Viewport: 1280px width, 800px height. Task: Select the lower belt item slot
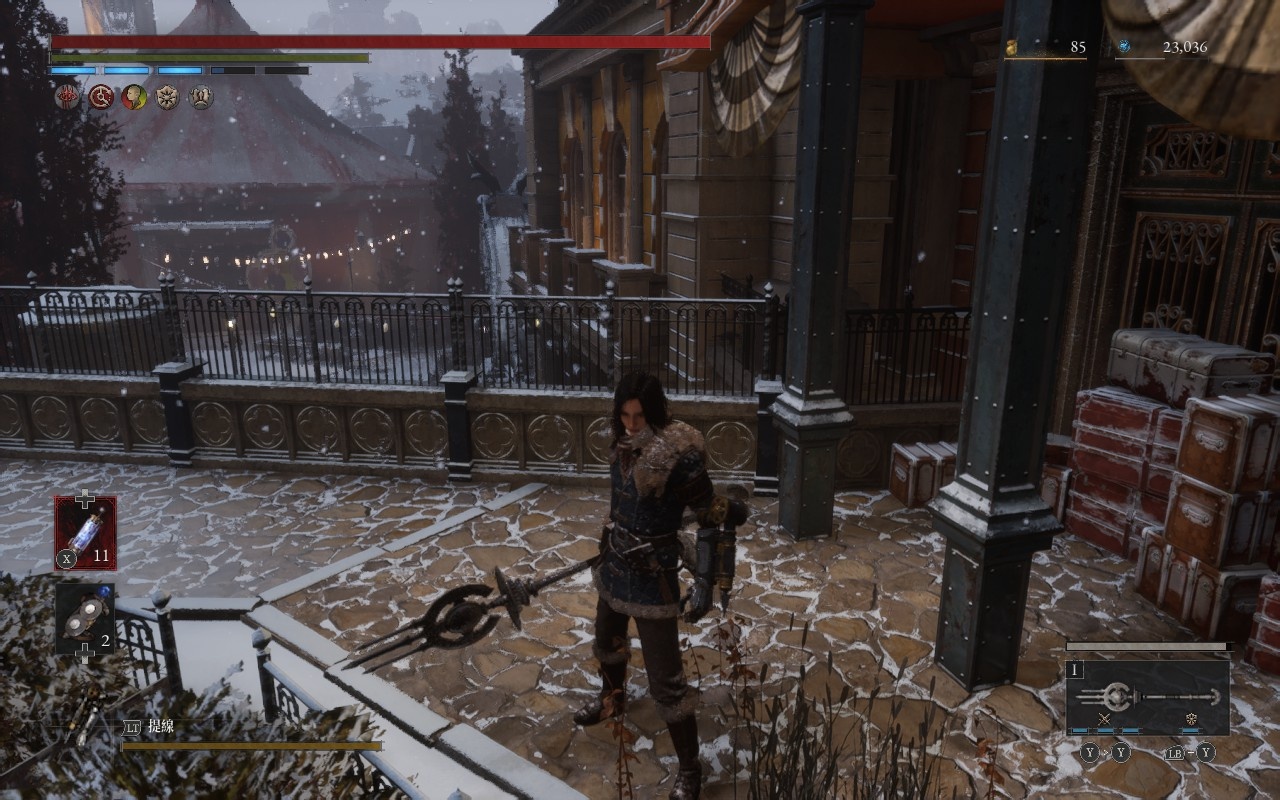point(85,618)
